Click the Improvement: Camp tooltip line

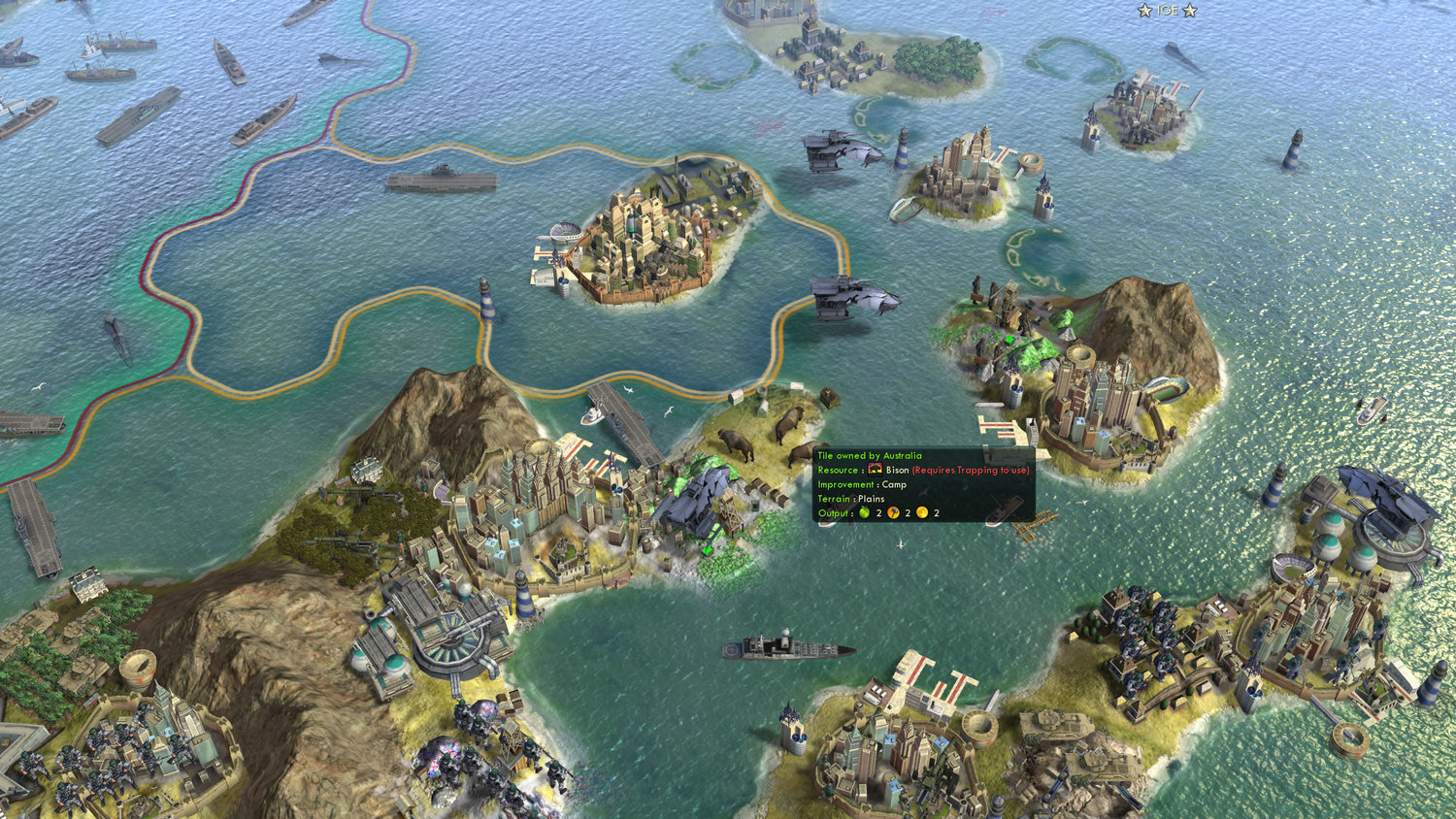coord(862,484)
